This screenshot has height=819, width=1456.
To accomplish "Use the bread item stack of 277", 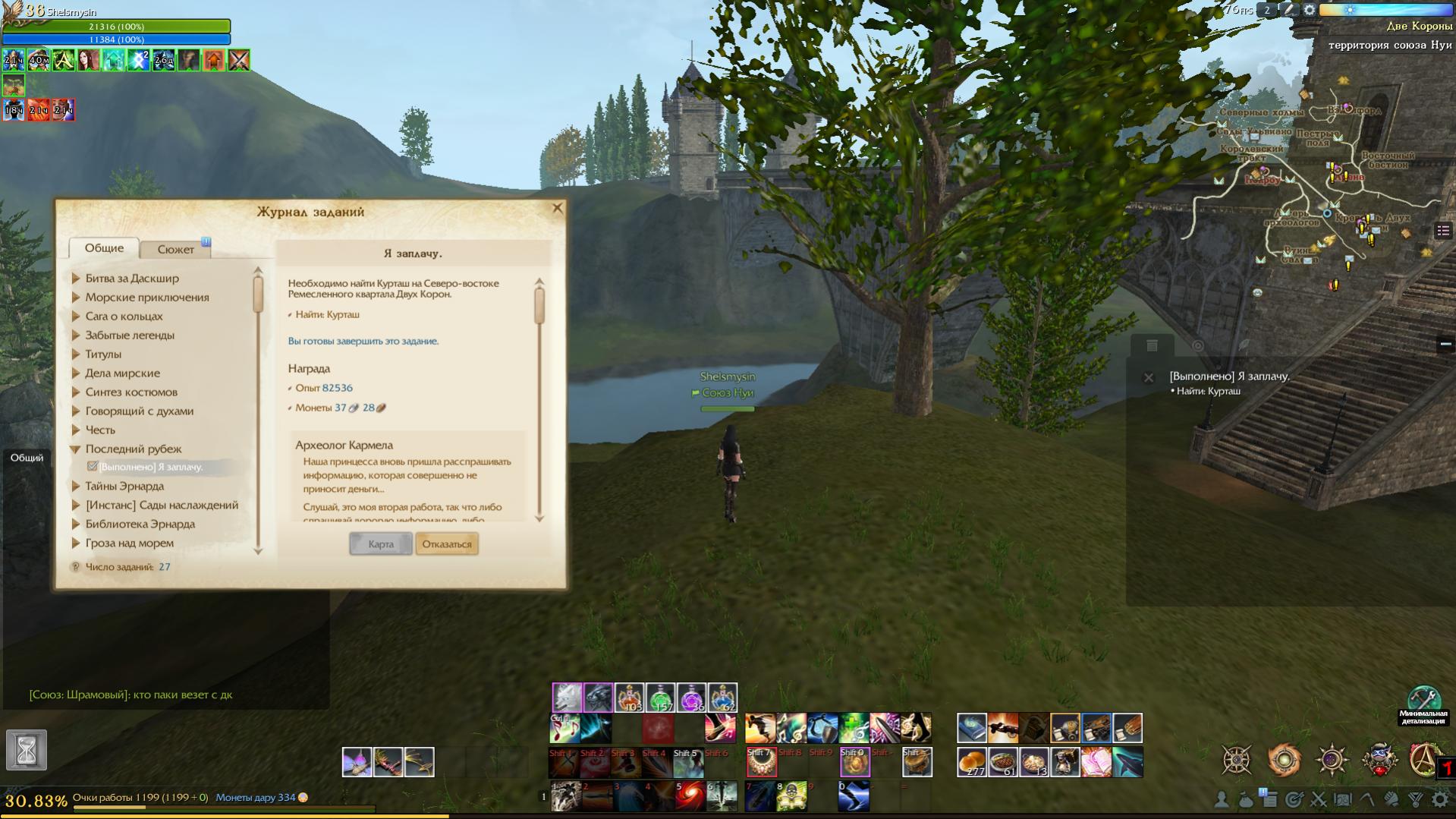I will 972,762.
